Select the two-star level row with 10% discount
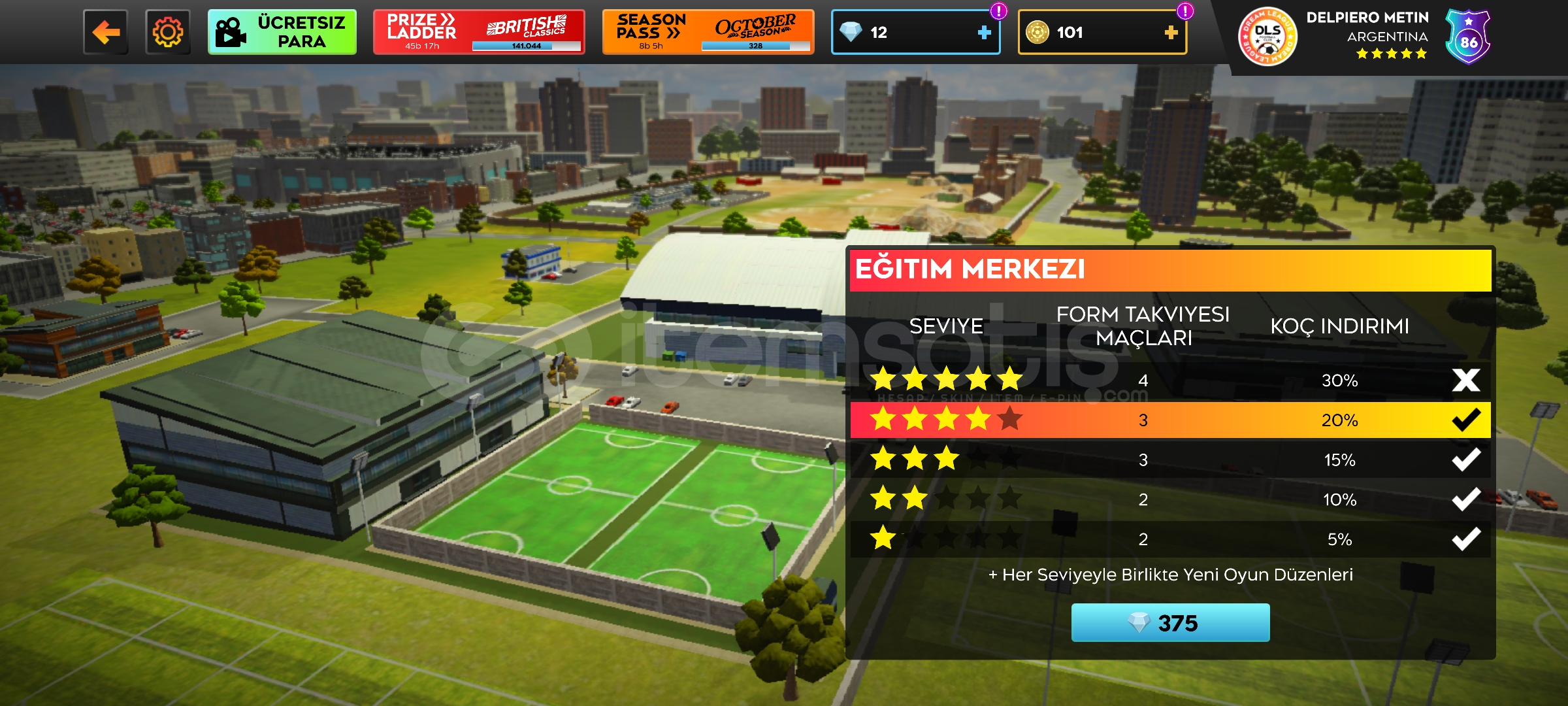 [x=1169, y=499]
